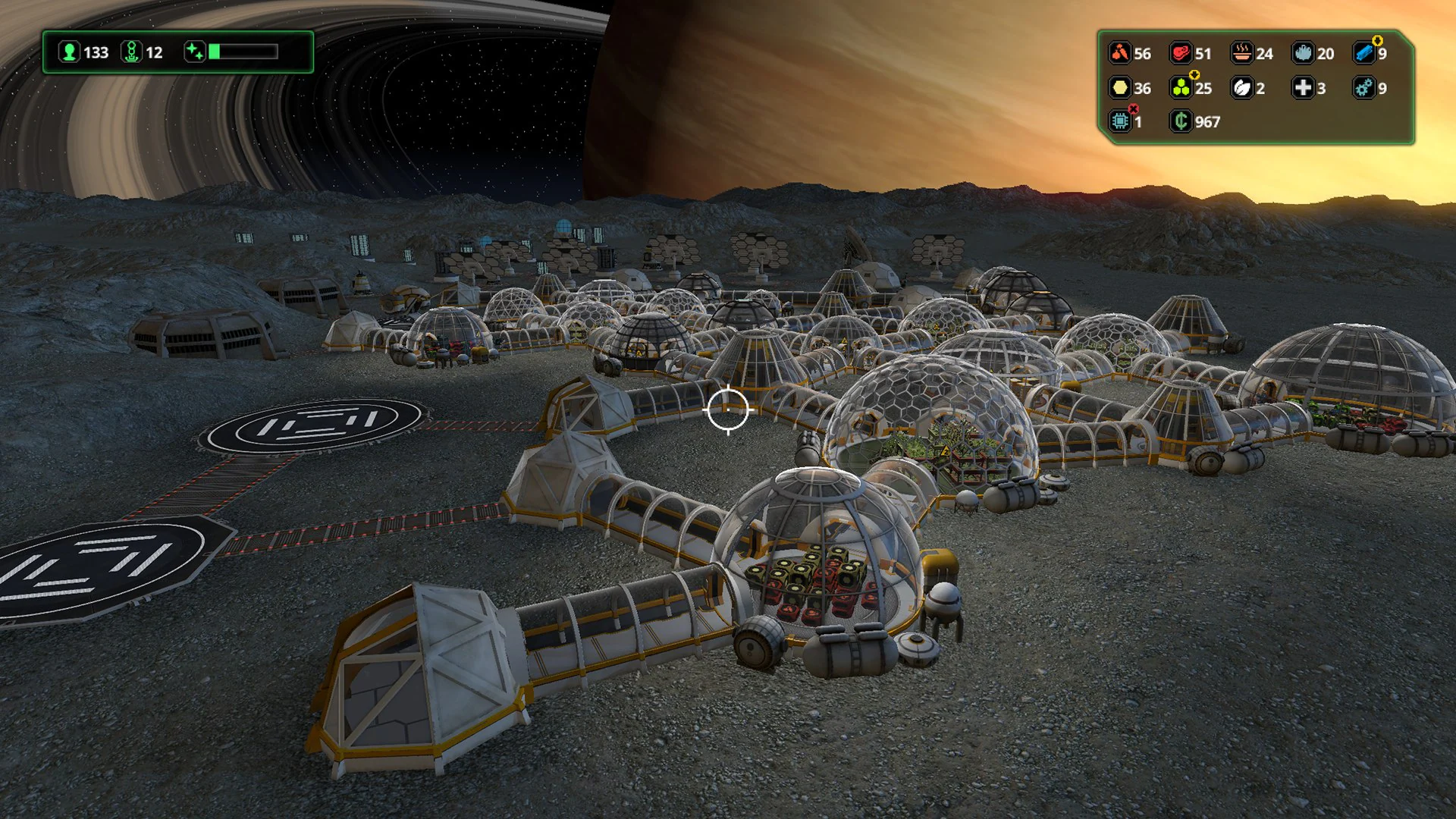
Task: Click the prestige stars icon
Action: tap(195, 51)
